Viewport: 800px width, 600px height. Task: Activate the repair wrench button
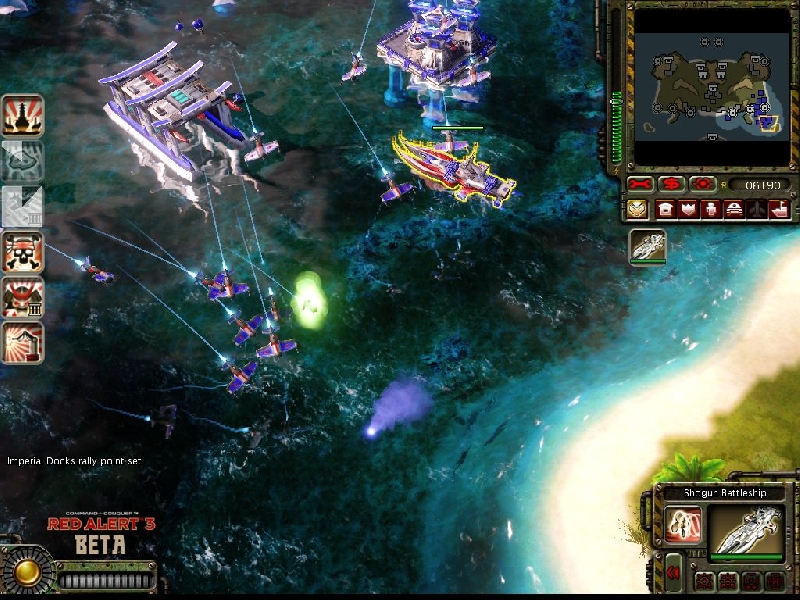coord(640,185)
